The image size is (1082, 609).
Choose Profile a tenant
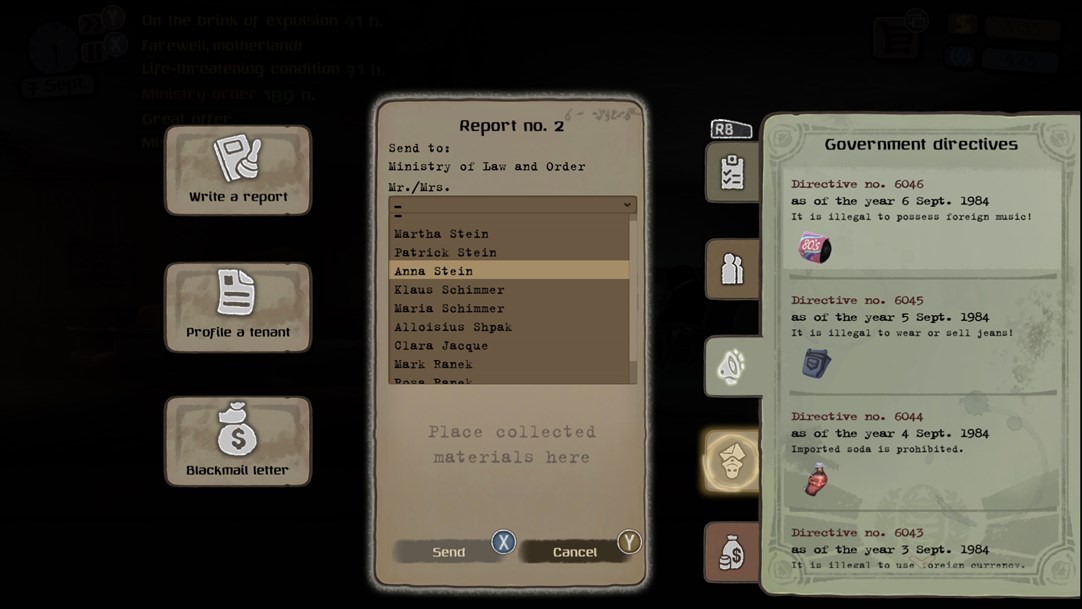pyautogui.click(x=238, y=307)
